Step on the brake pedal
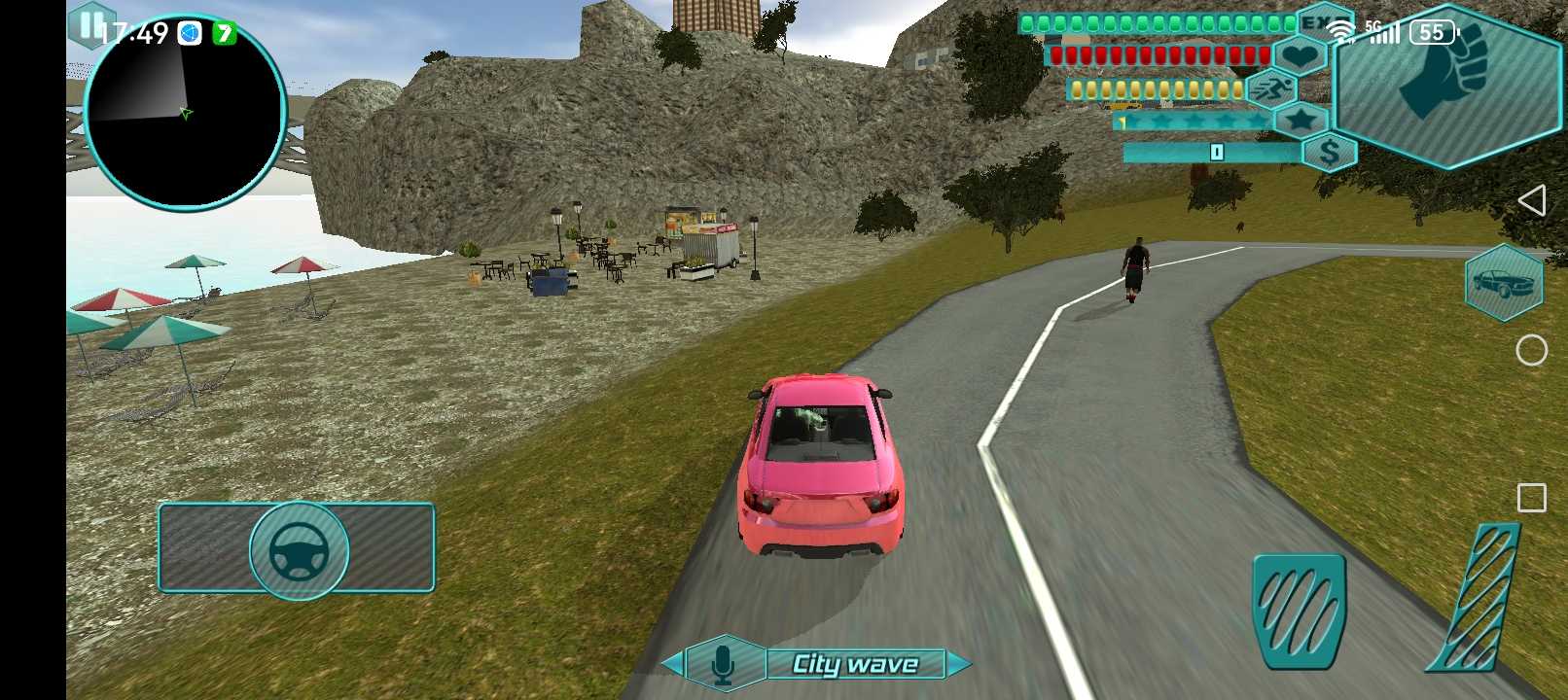 coord(1299,610)
